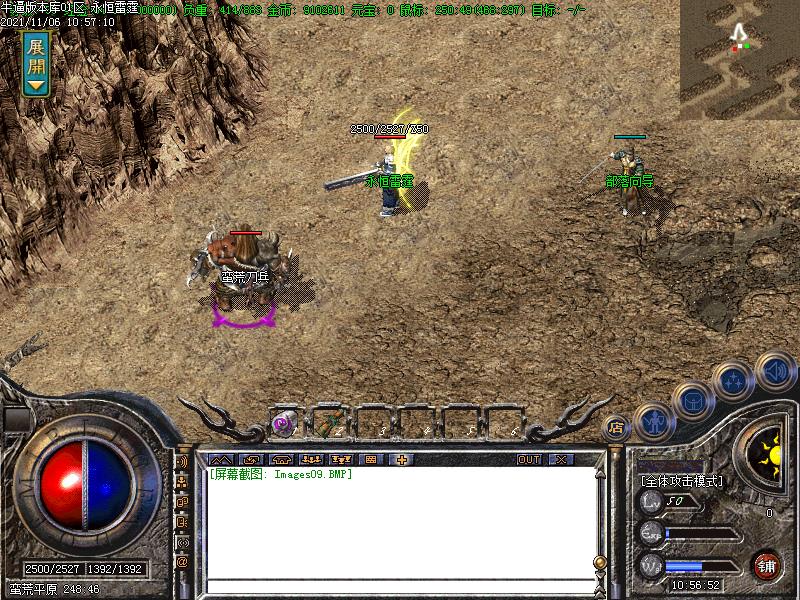The height and width of the screenshot is (600, 800).
Task: Click the red 铺 stall button
Action: pos(767,566)
